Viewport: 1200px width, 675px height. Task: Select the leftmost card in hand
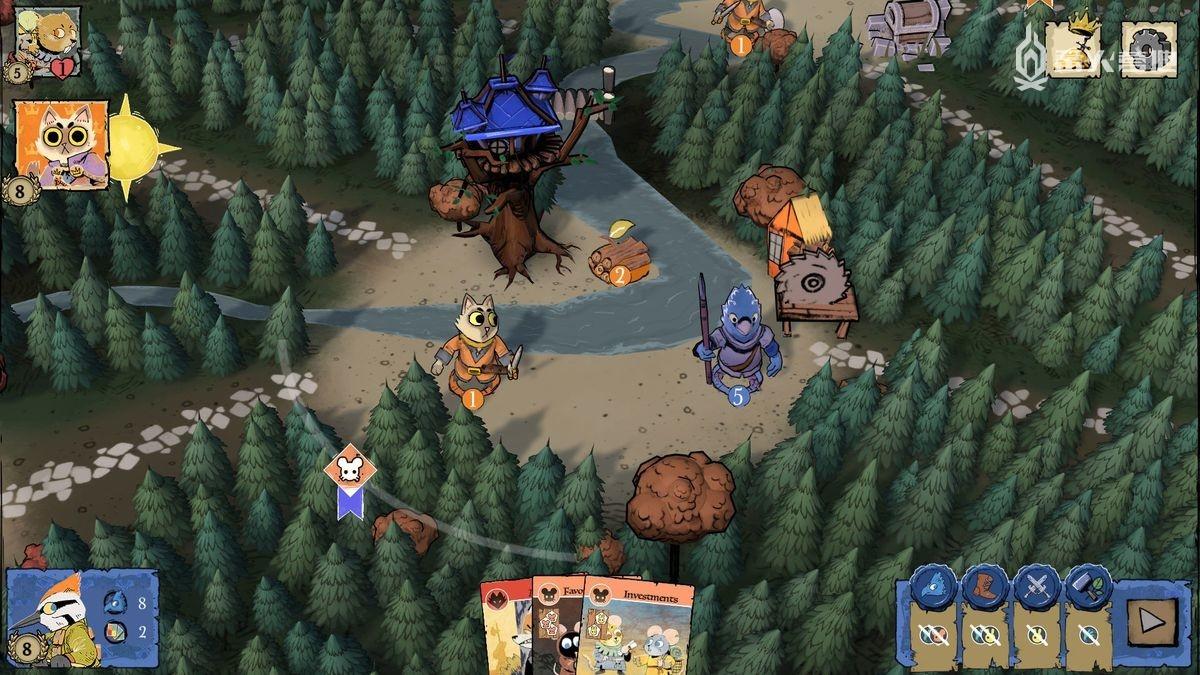tap(504, 630)
